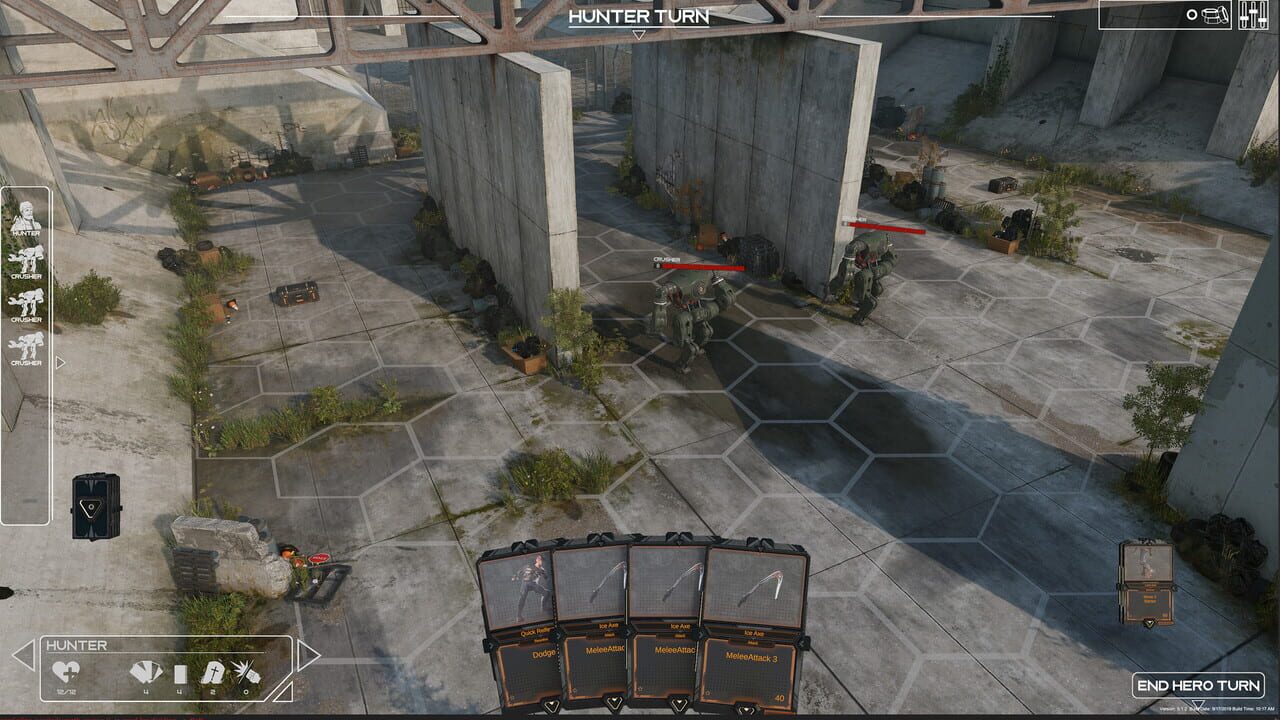
Task: Open the ammo/resource rings icon at top right
Action: [1212, 14]
